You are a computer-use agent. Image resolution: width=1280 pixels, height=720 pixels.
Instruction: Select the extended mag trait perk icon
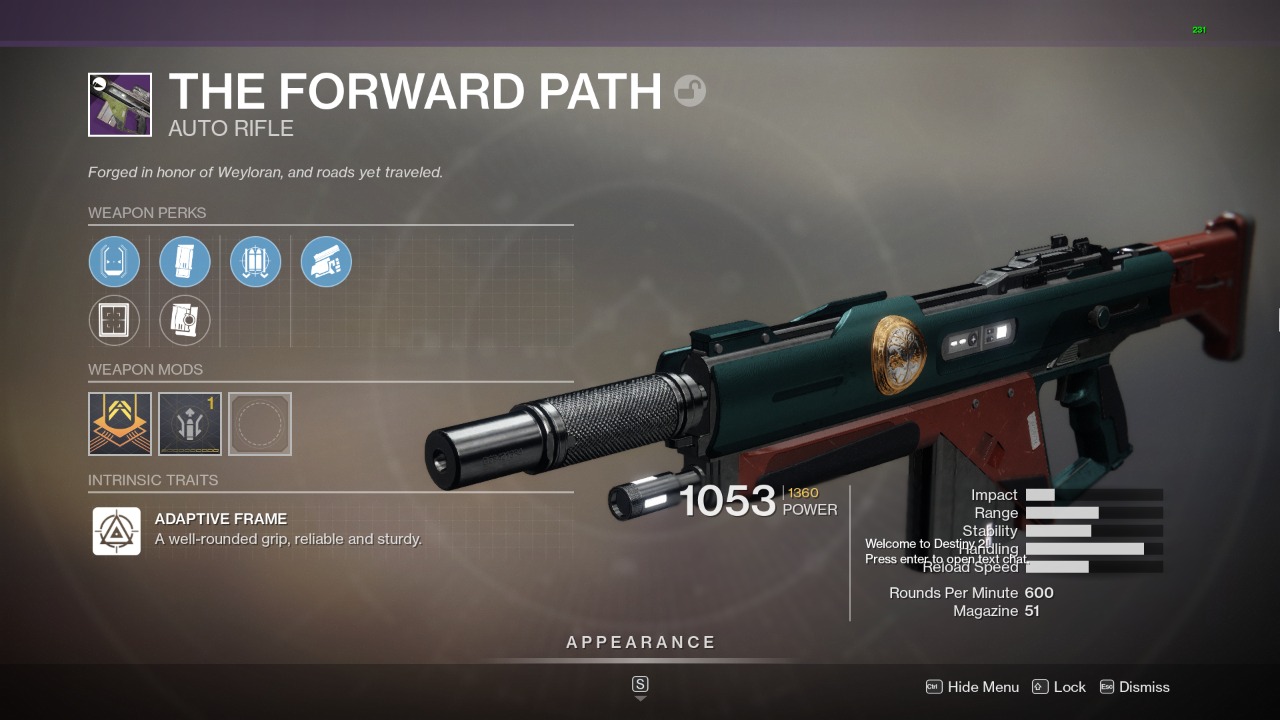[255, 261]
